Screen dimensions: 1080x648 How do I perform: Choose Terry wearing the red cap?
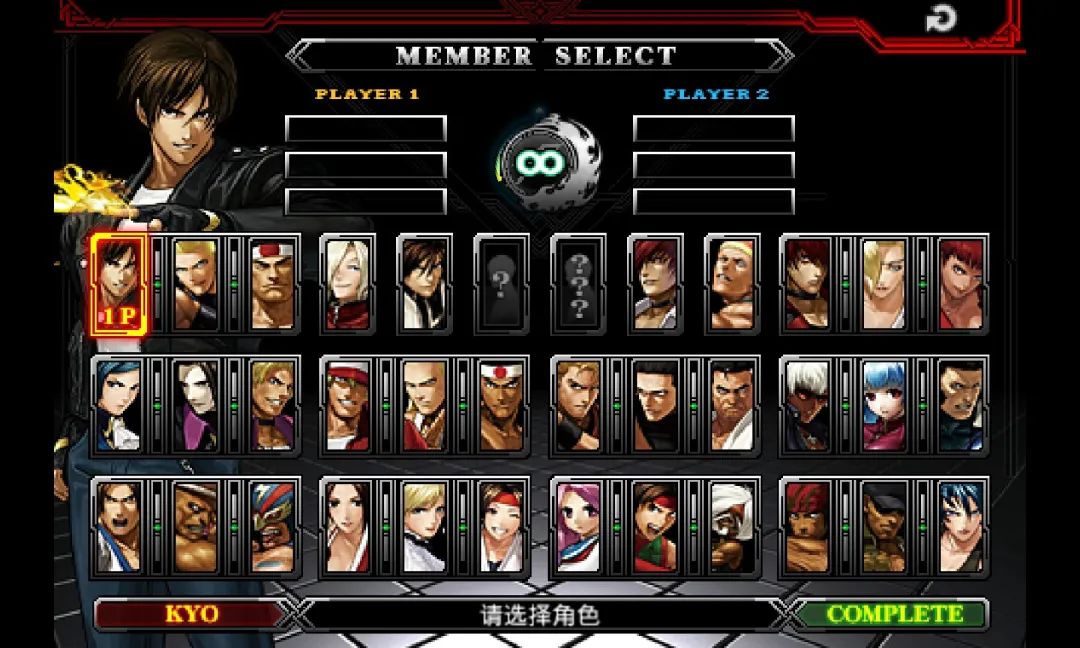(x=347, y=406)
